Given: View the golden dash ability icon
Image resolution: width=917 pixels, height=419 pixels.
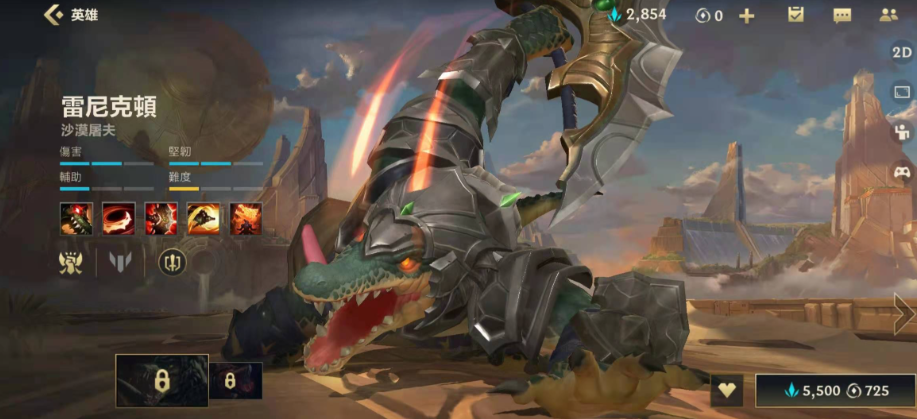Looking at the screenshot, I should point(204,218).
